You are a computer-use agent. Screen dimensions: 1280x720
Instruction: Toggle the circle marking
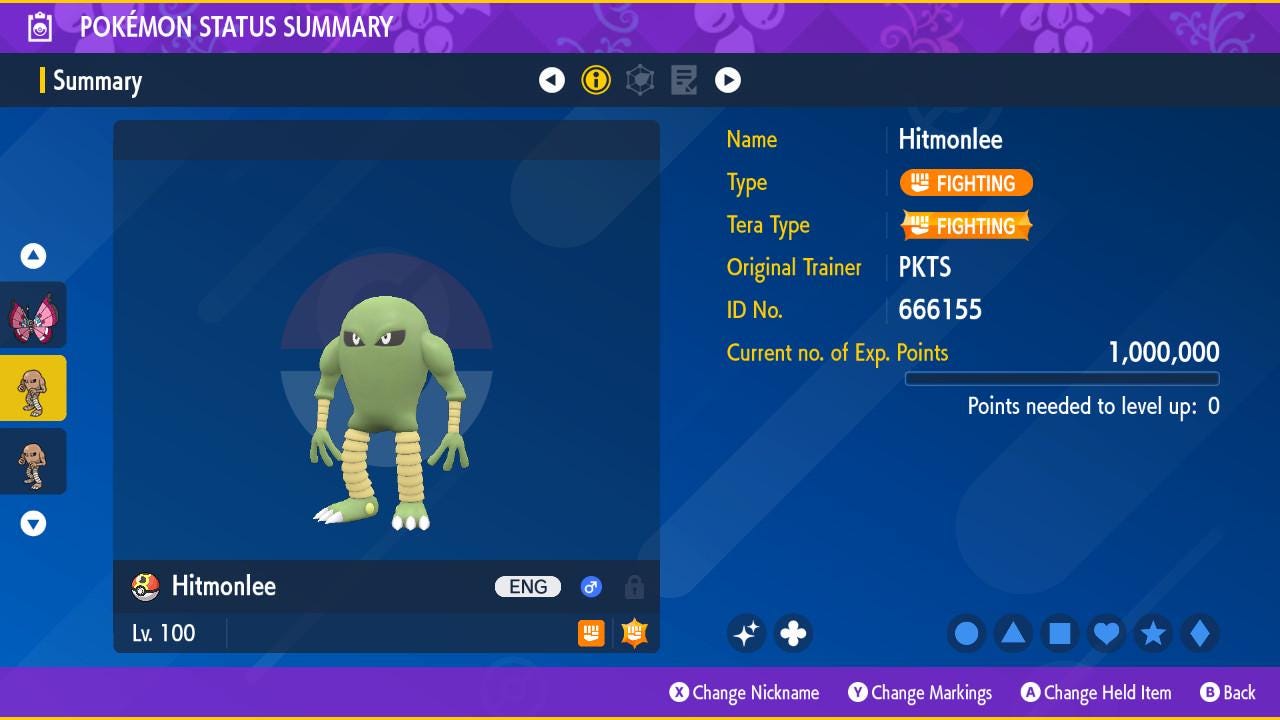[x=966, y=633]
